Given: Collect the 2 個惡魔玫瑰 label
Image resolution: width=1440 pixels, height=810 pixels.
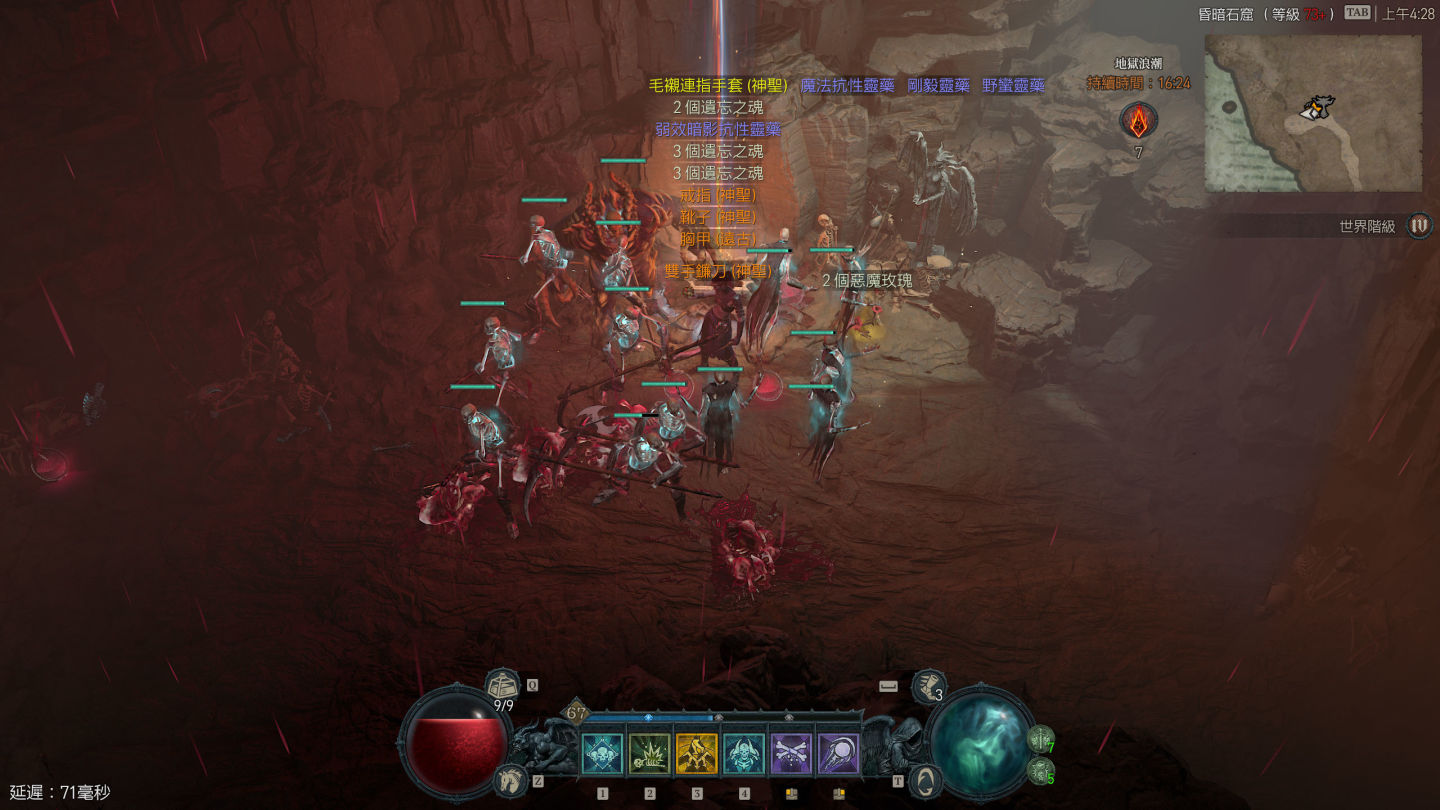Looking at the screenshot, I should point(867,281).
